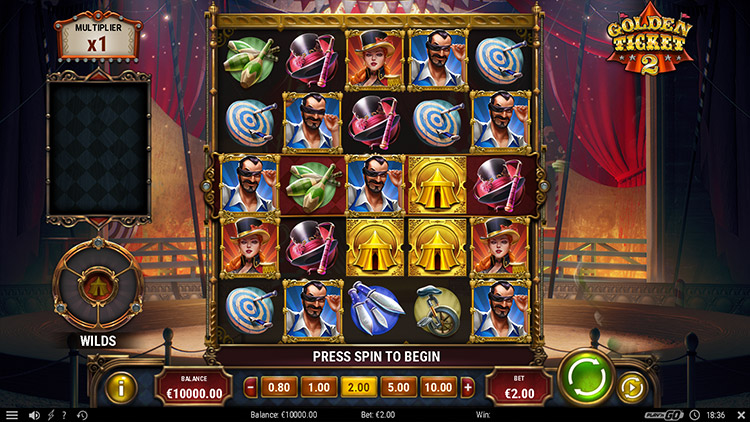Open the question mark help
Viewport: 750px width, 422px height.
pos(65,415)
